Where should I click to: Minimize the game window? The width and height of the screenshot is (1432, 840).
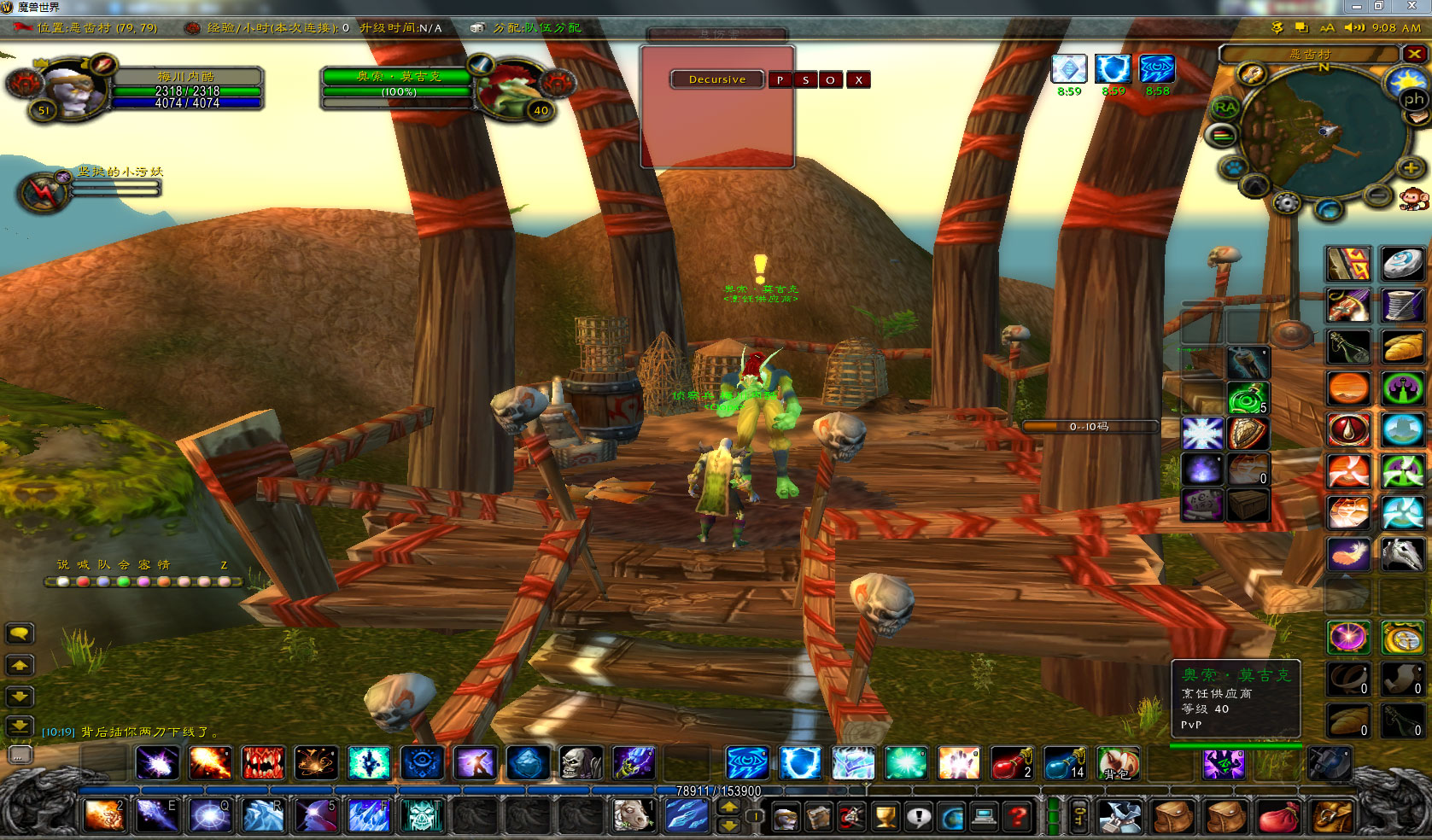1356,7
